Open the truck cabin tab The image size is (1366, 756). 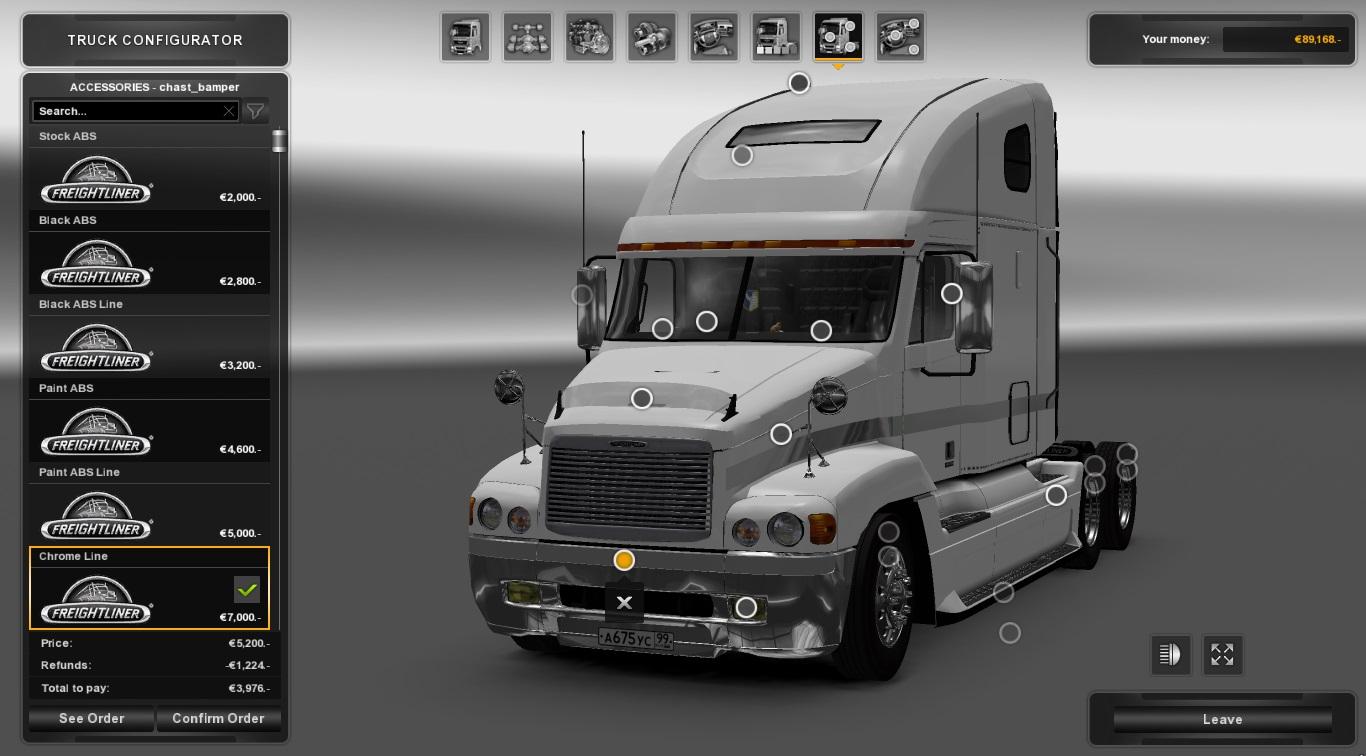coord(465,37)
